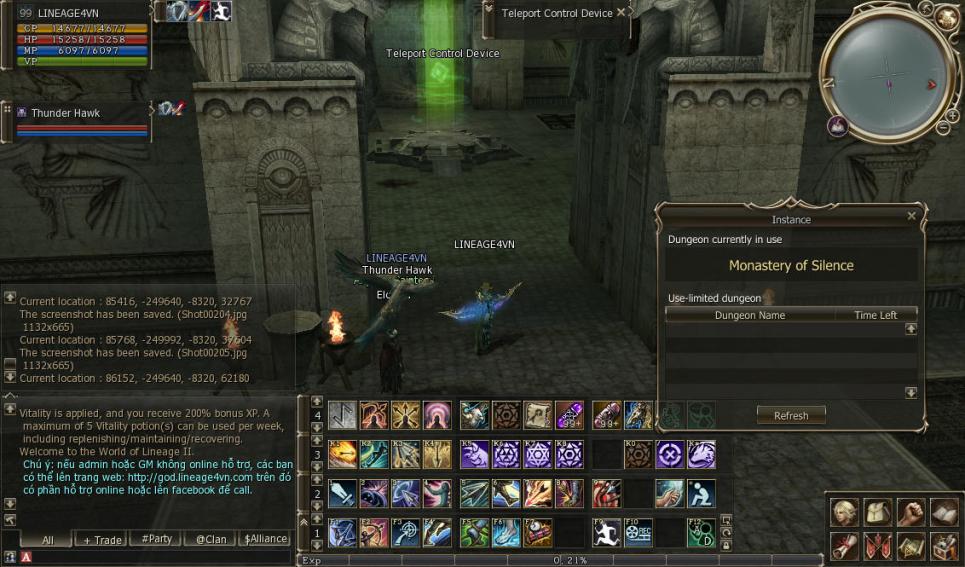The width and height of the screenshot is (965, 567).
Task: Switch to the +Trade chat tab
Action: click(x=102, y=539)
